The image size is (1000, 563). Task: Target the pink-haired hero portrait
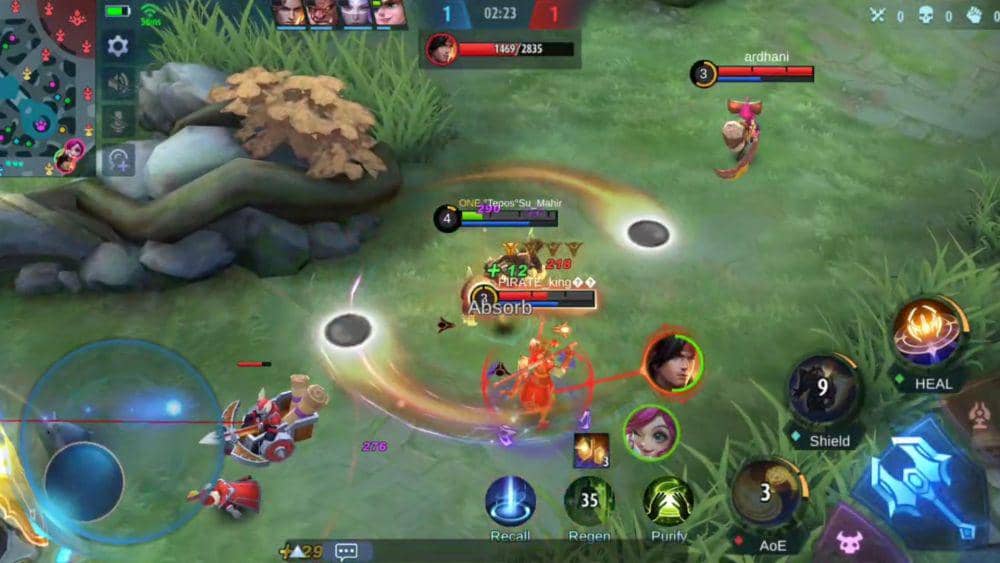pyautogui.click(x=650, y=432)
